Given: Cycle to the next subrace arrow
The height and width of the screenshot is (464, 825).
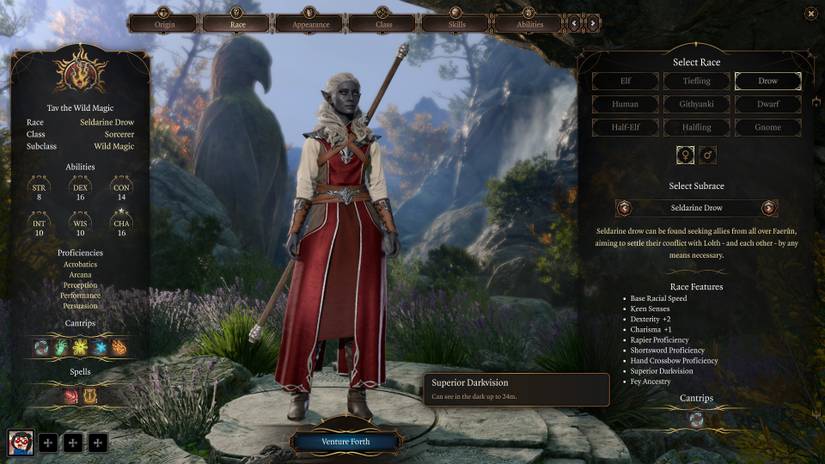Looking at the screenshot, I should (769, 208).
